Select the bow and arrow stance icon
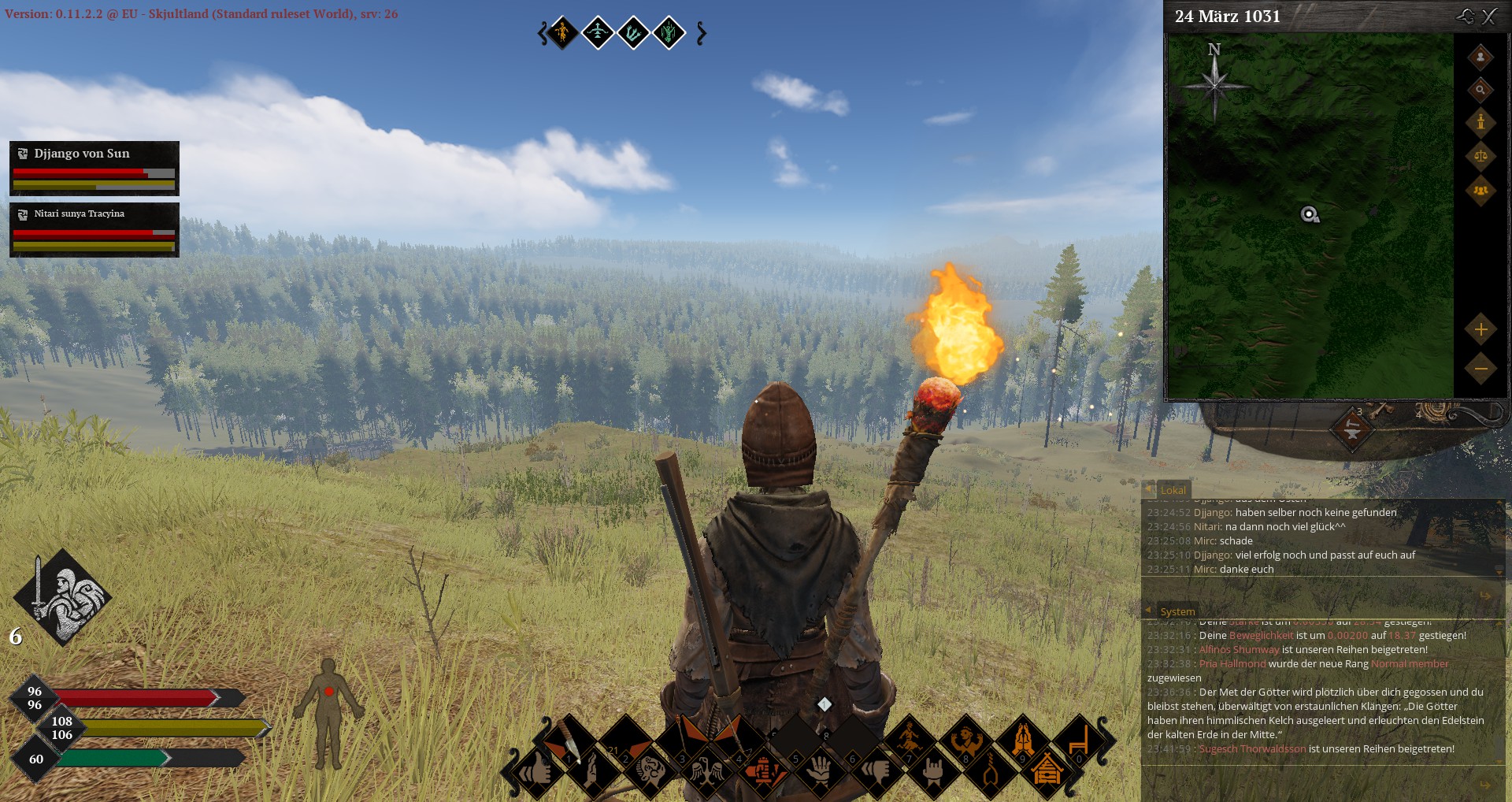The image size is (1512, 802). click(x=598, y=33)
